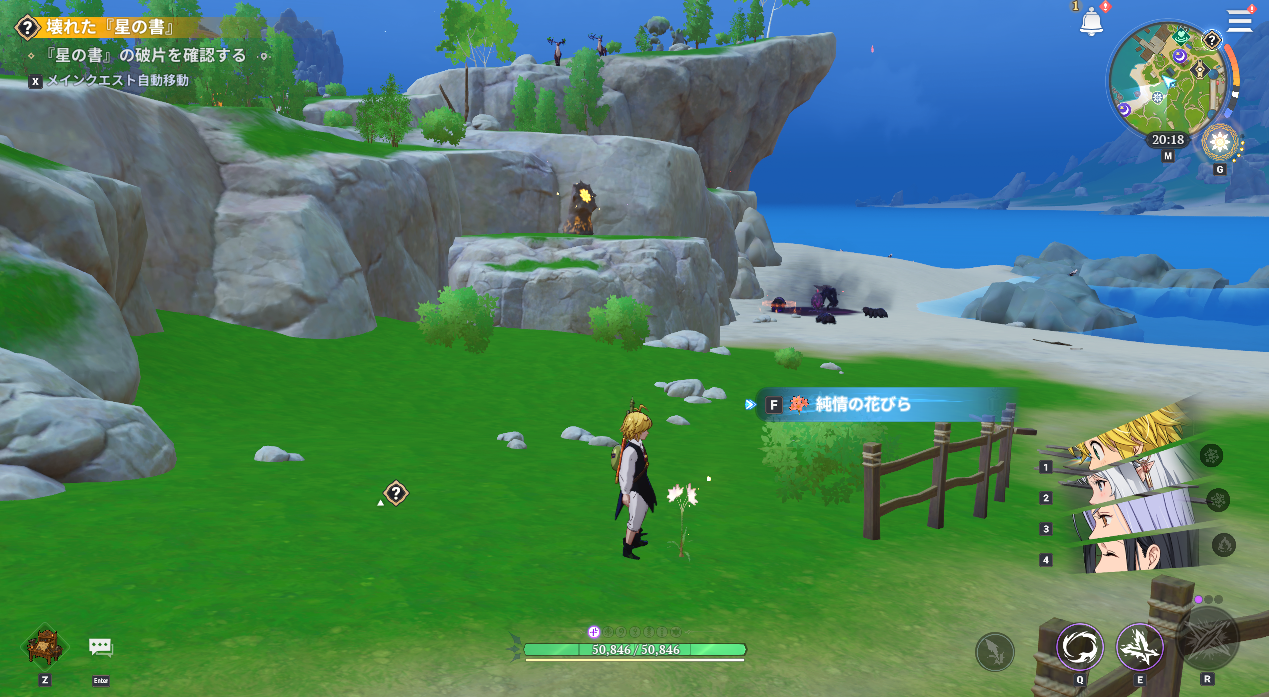
Task: Trigger the large crossed-blades ultimate icon
Action: tap(1208, 638)
